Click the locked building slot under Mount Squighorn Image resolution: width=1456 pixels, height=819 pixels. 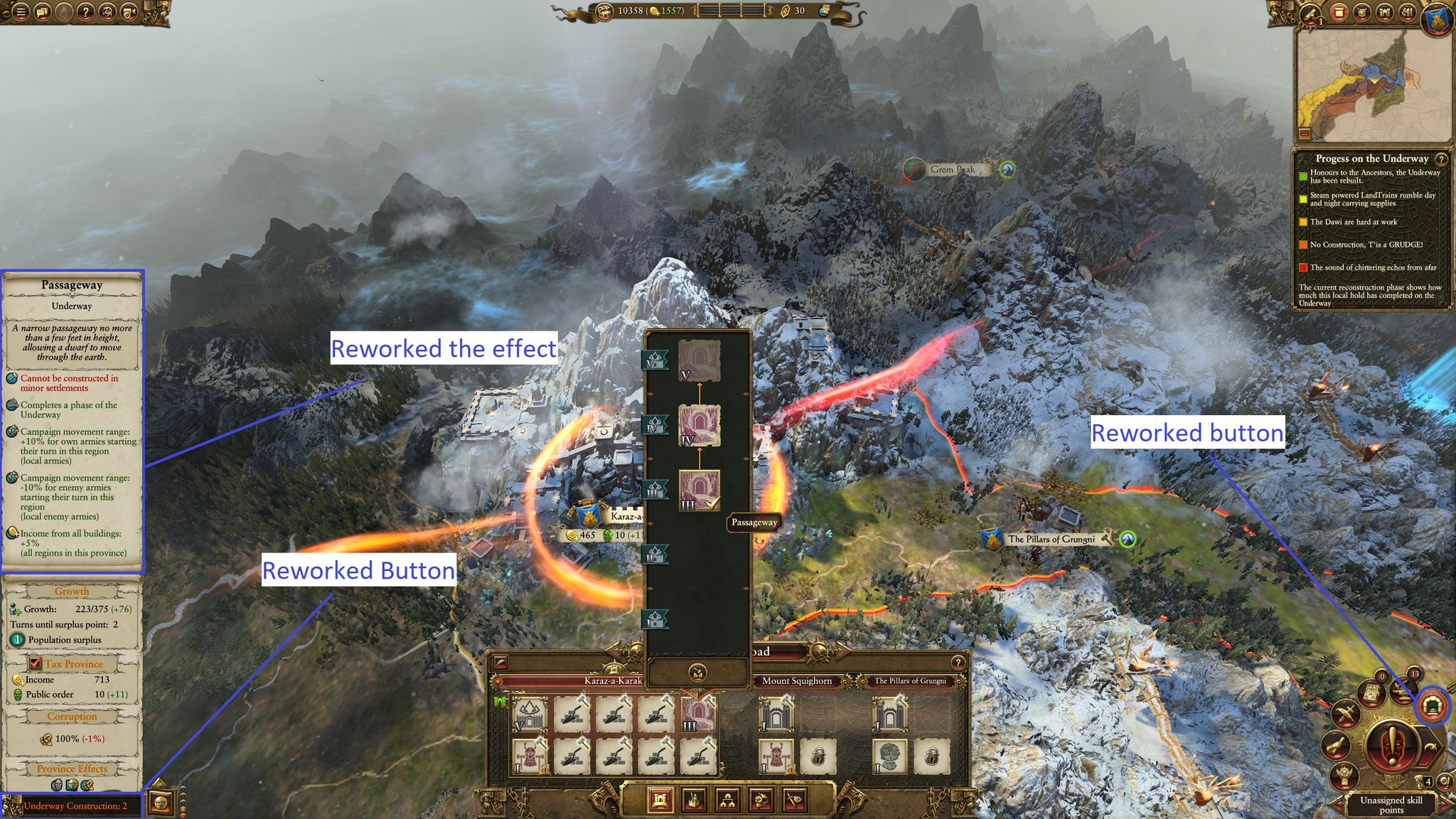click(x=817, y=757)
